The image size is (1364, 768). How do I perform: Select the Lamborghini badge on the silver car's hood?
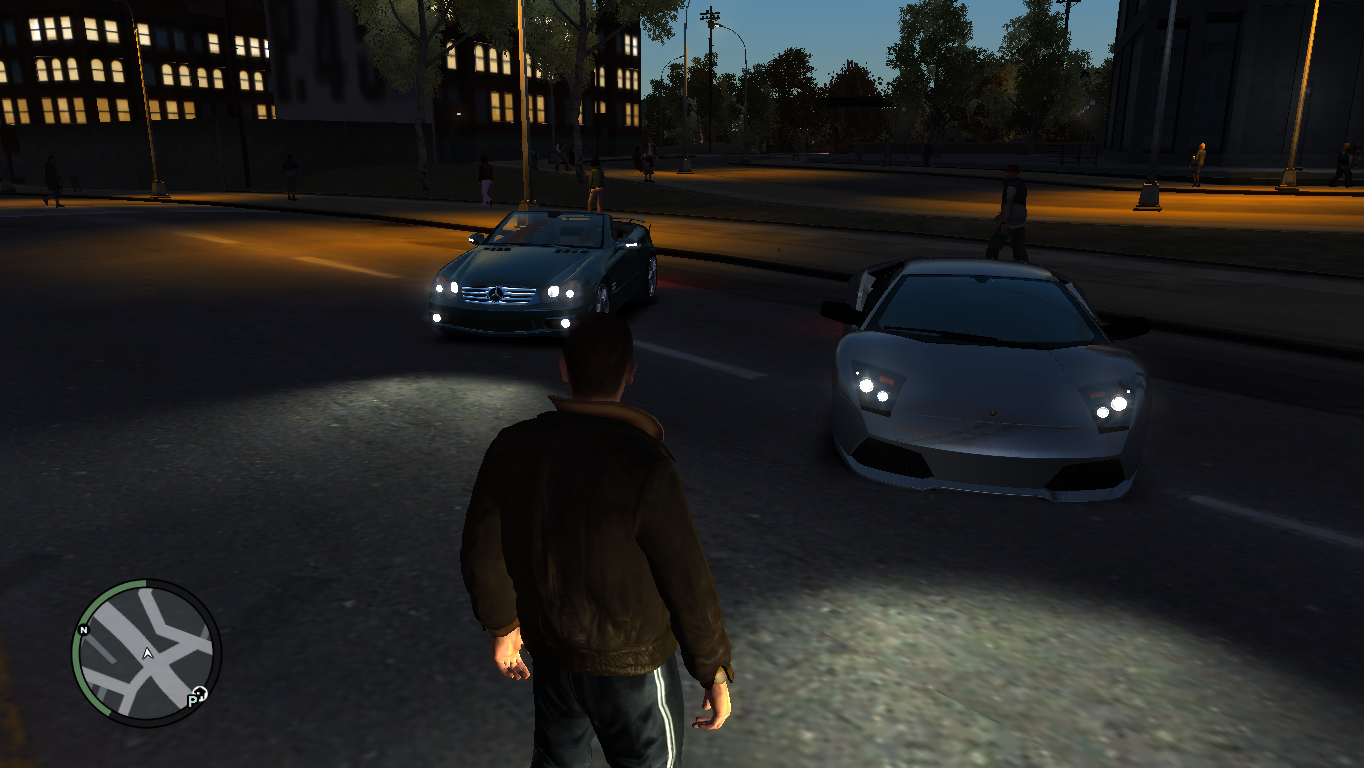coord(993,412)
